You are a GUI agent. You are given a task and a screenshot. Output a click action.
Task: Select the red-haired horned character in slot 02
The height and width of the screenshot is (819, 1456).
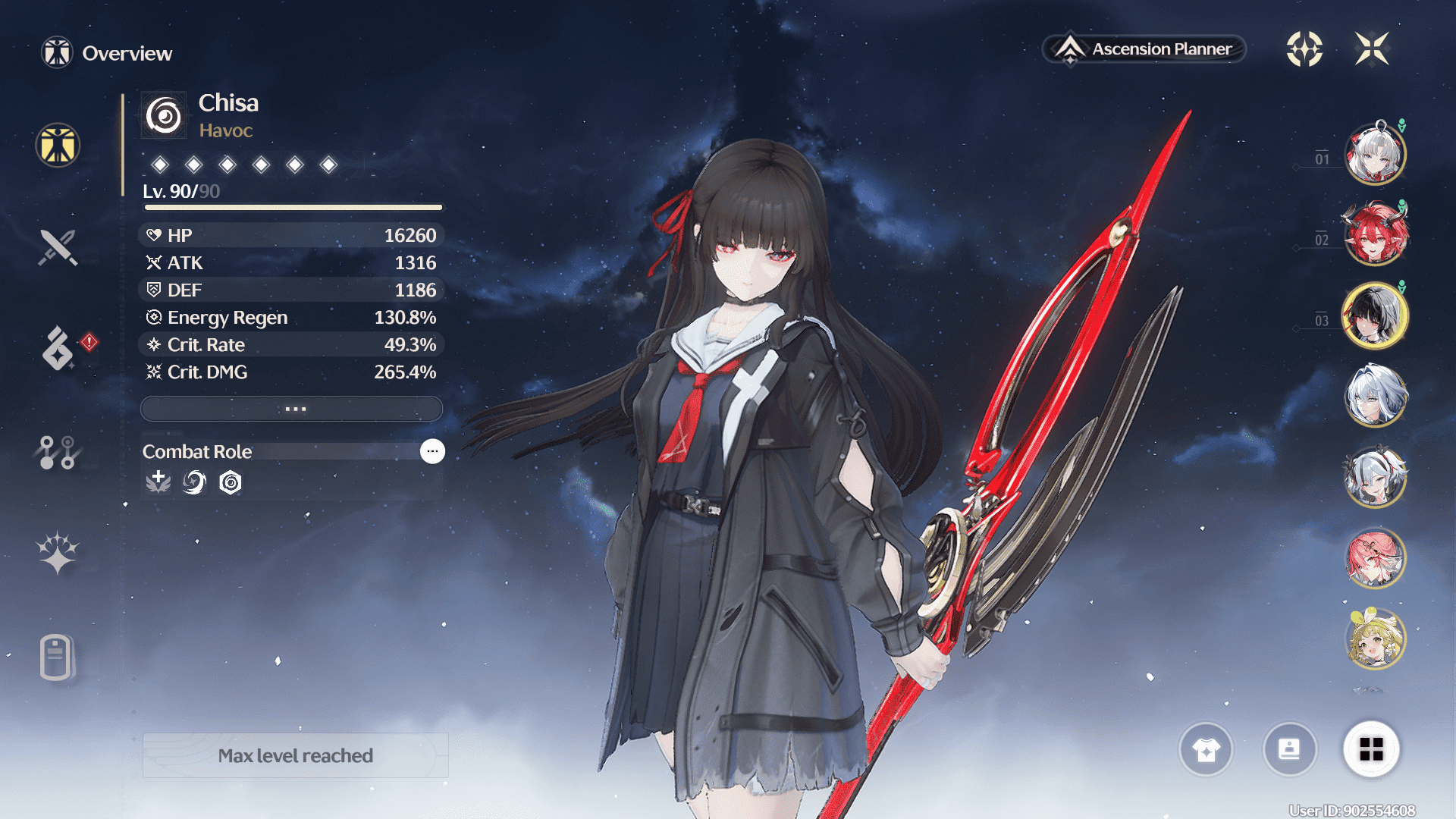coord(1375,234)
